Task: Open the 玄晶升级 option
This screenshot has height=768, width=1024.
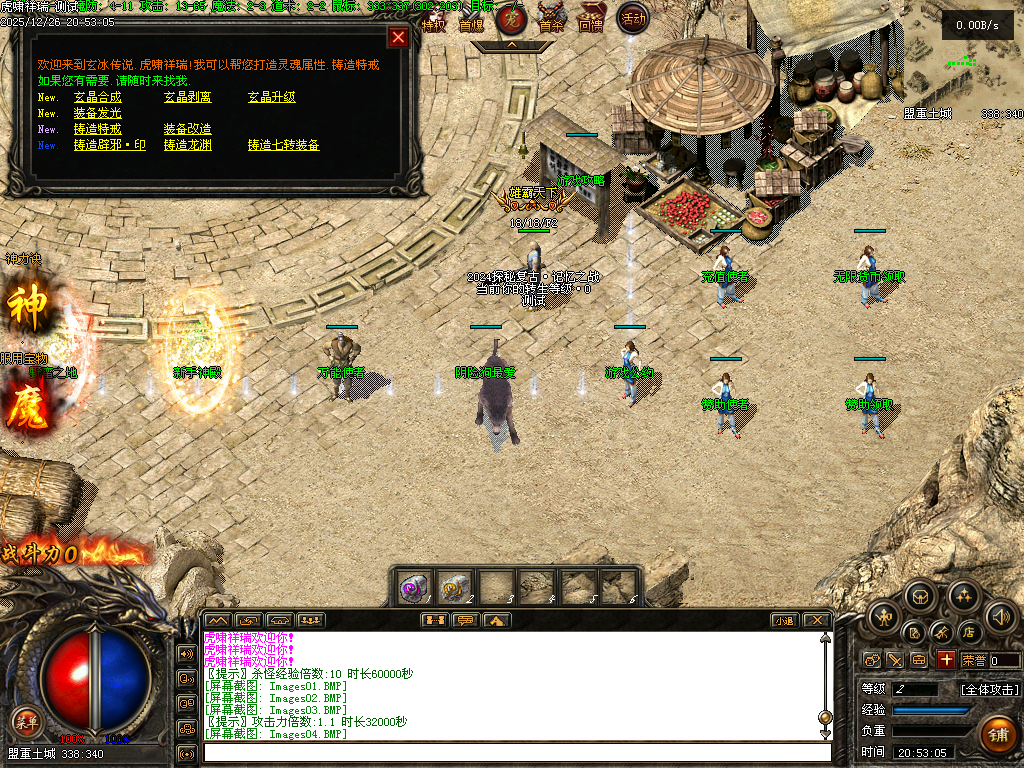Action: pyautogui.click(x=272, y=98)
